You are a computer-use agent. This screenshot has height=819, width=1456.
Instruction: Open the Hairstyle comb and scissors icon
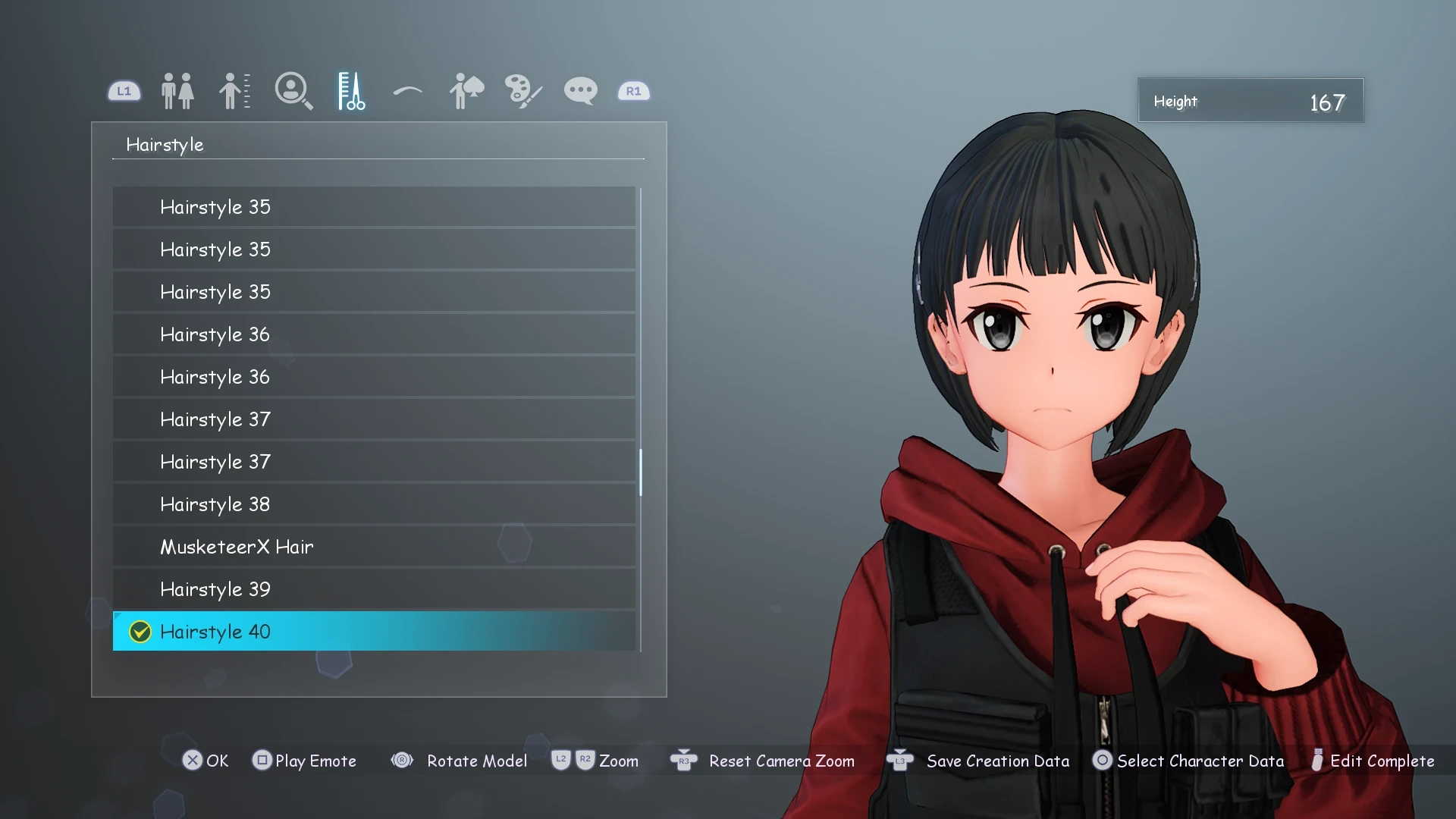coord(350,90)
